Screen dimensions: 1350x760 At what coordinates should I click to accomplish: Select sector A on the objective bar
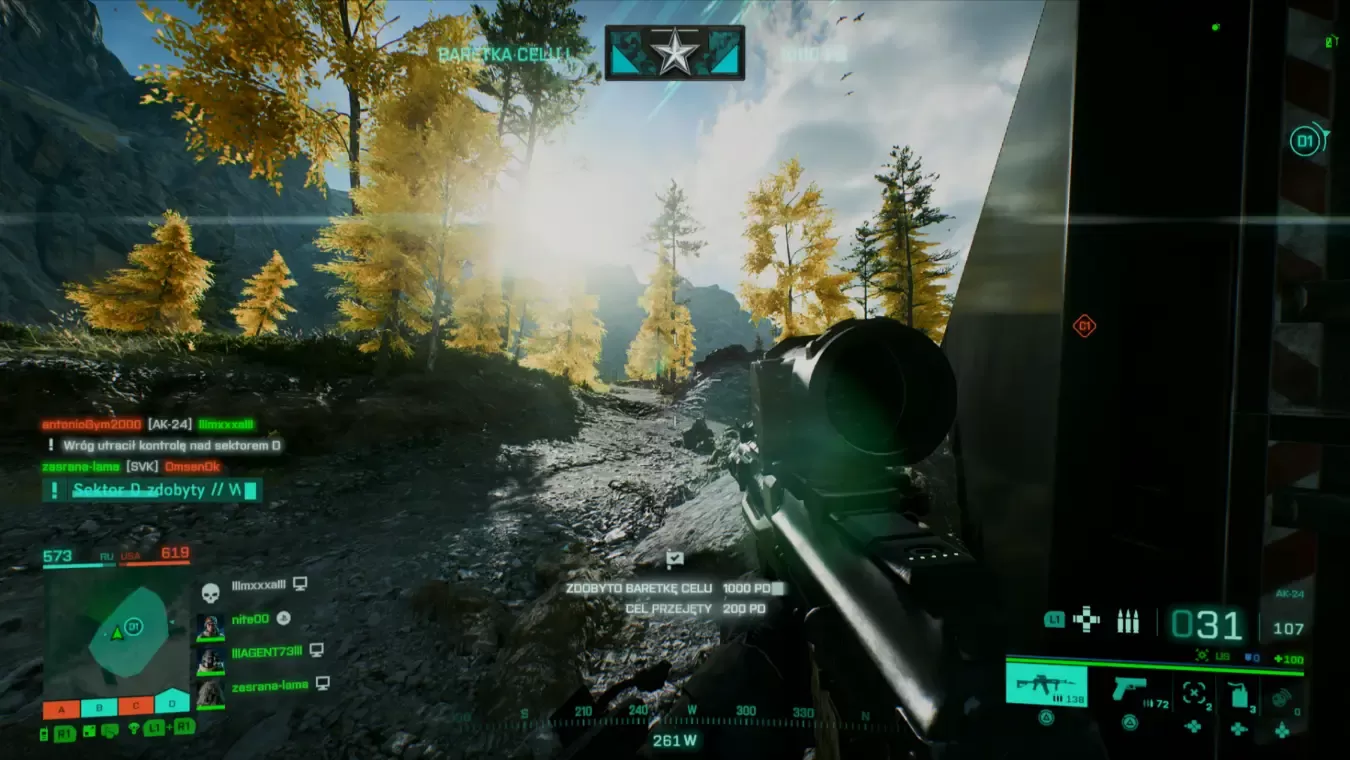click(61, 708)
